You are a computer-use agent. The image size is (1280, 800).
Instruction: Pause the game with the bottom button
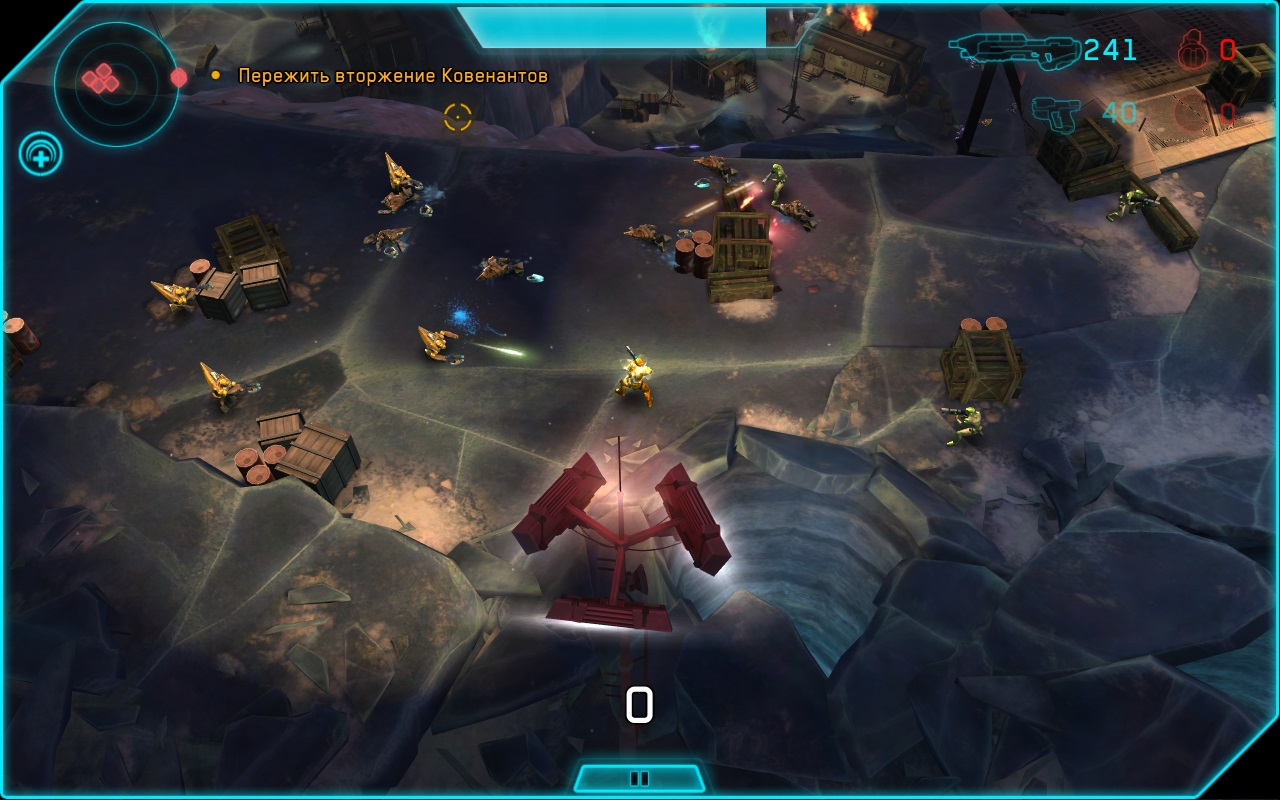pos(639,778)
